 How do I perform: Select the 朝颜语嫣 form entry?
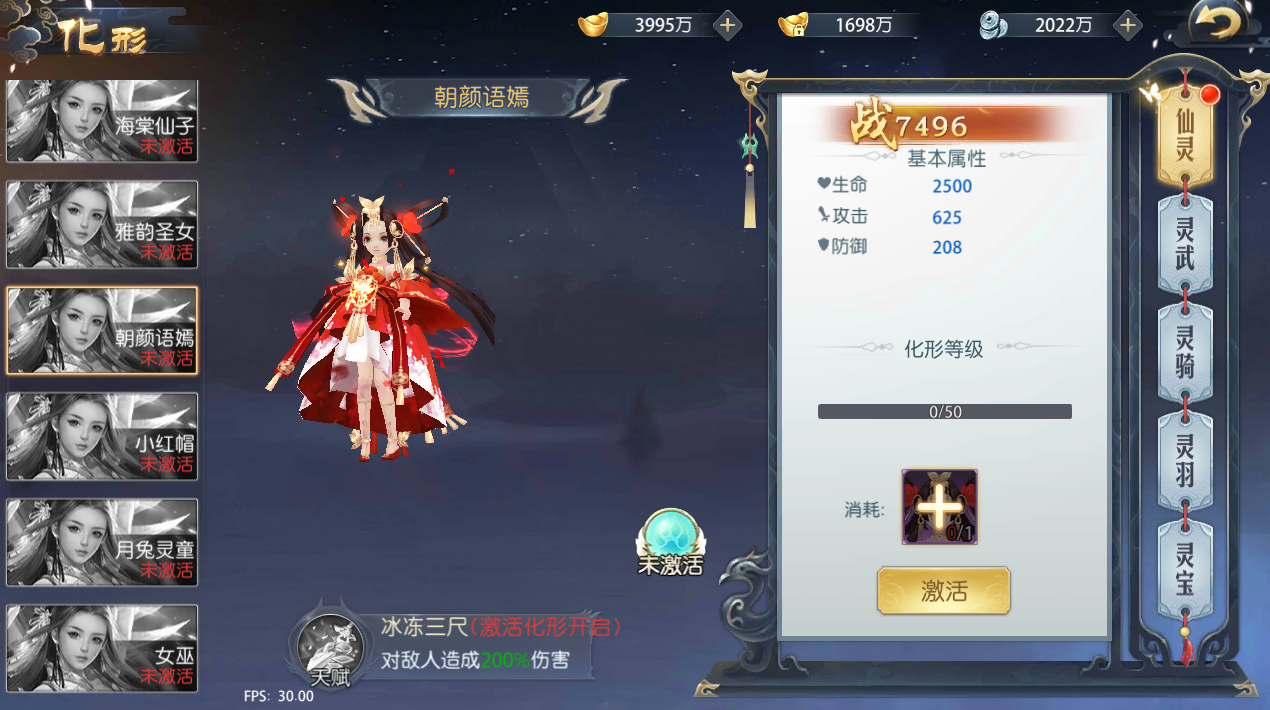coord(102,331)
